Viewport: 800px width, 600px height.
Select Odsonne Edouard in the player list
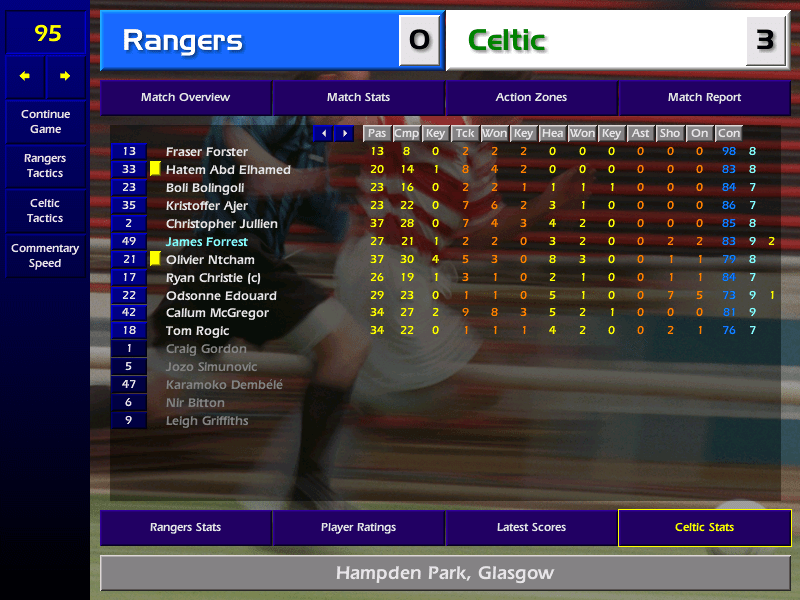pos(216,296)
